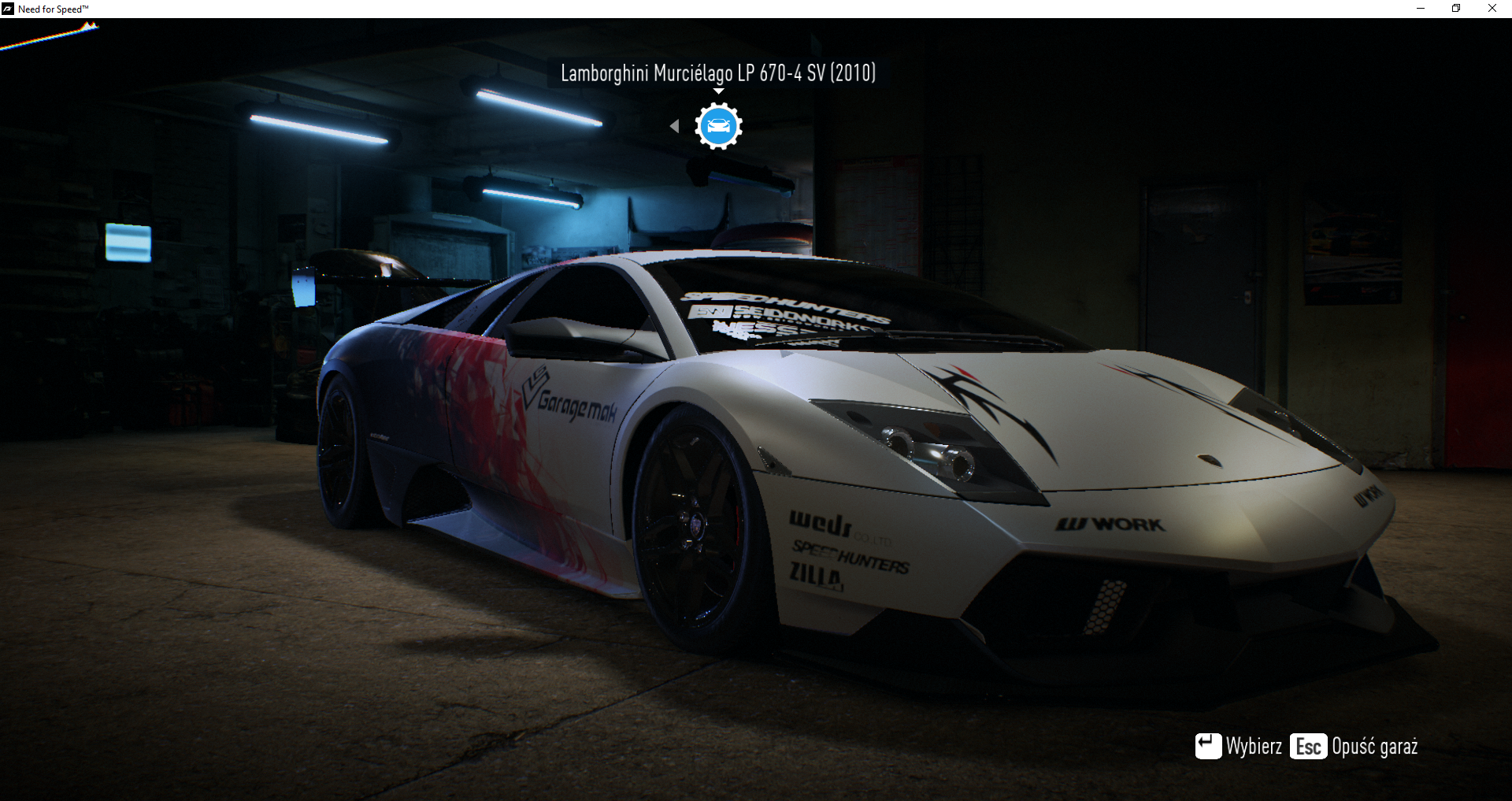Leave via the Opuść garaż label
This screenshot has height=801, width=1512.
point(1374,746)
